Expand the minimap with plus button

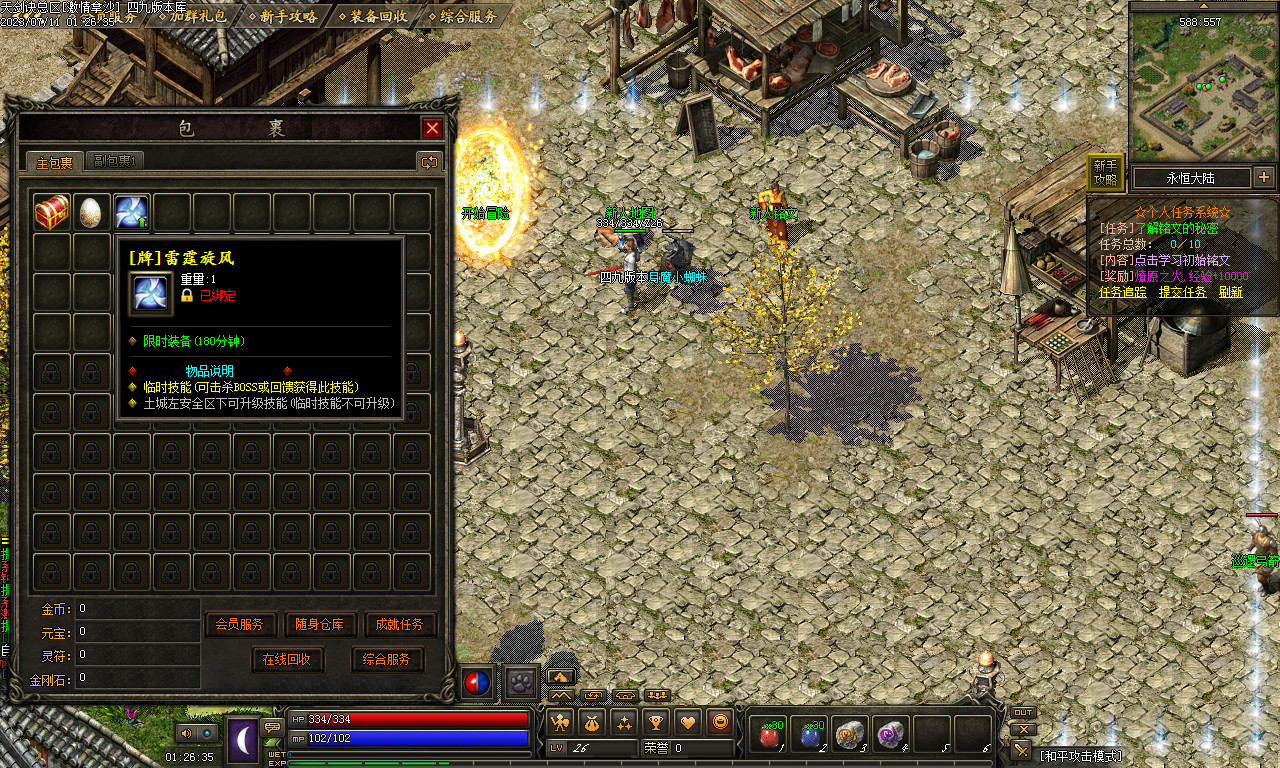click(1264, 178)
